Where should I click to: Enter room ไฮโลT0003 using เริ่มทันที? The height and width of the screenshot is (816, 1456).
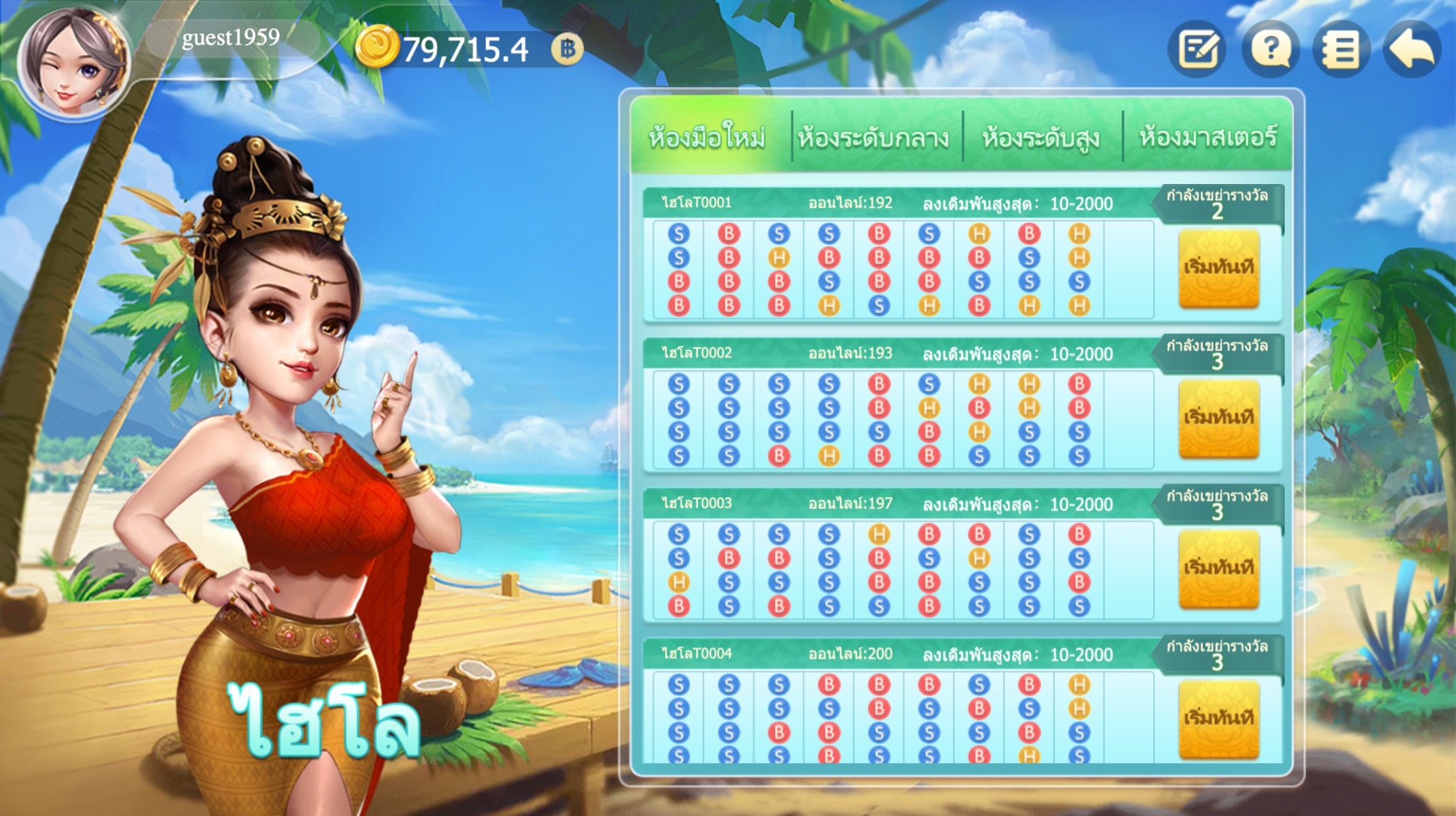[1218, 569]
